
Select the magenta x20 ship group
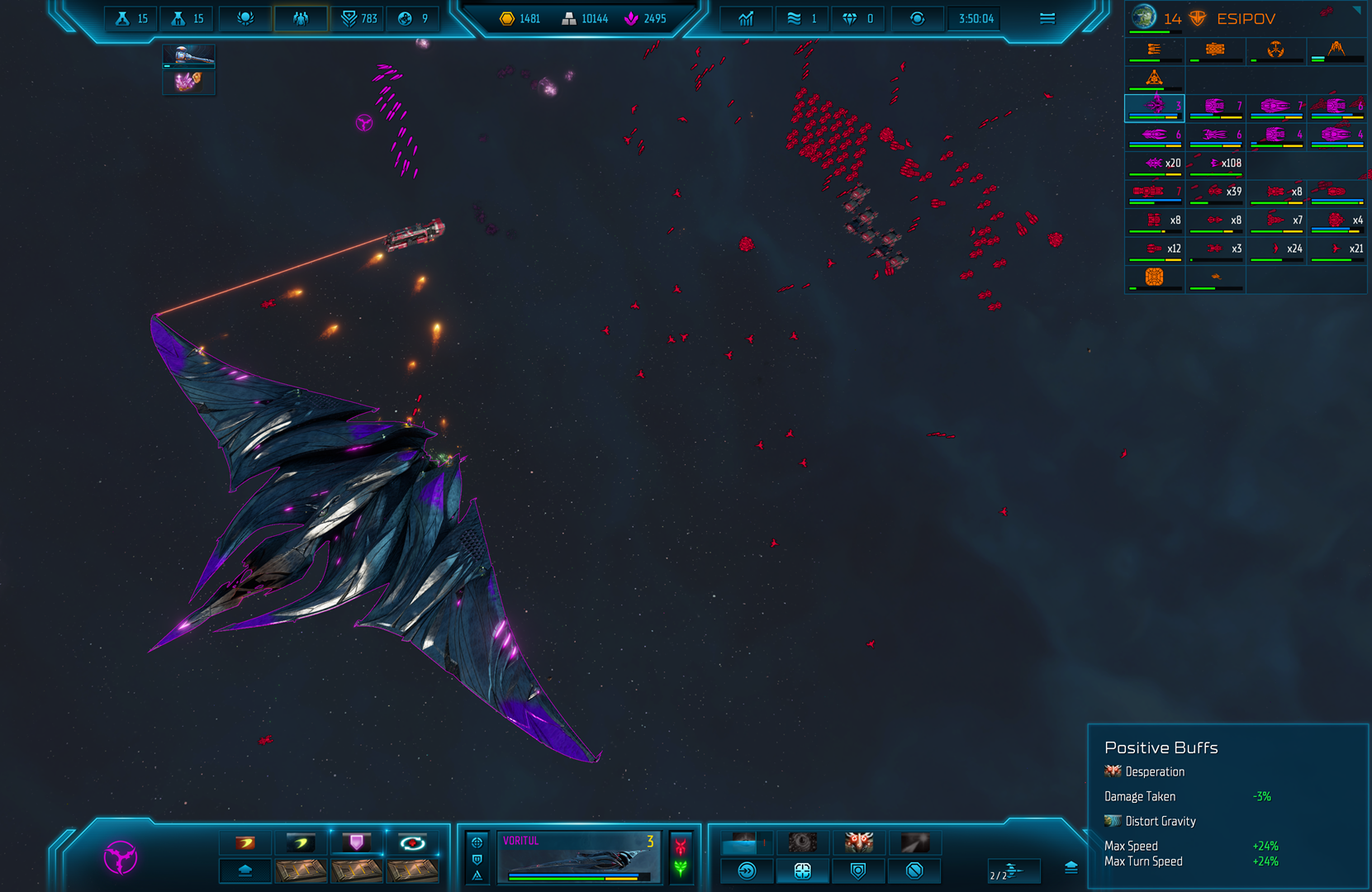coord(1155,164)
